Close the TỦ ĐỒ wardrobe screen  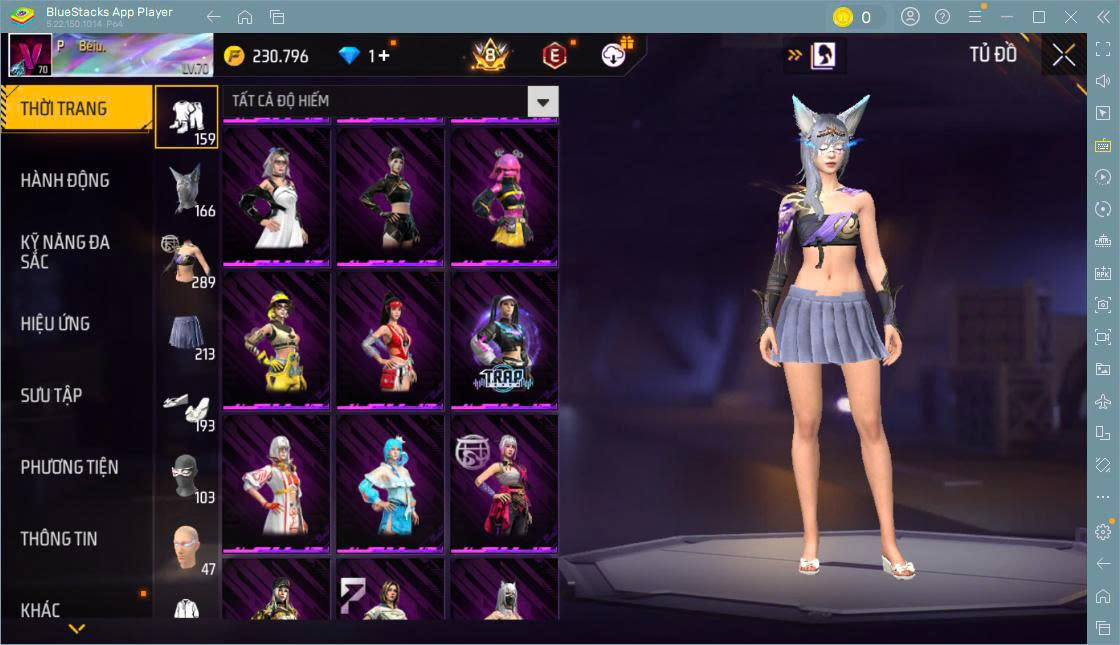click(1063, 55)
